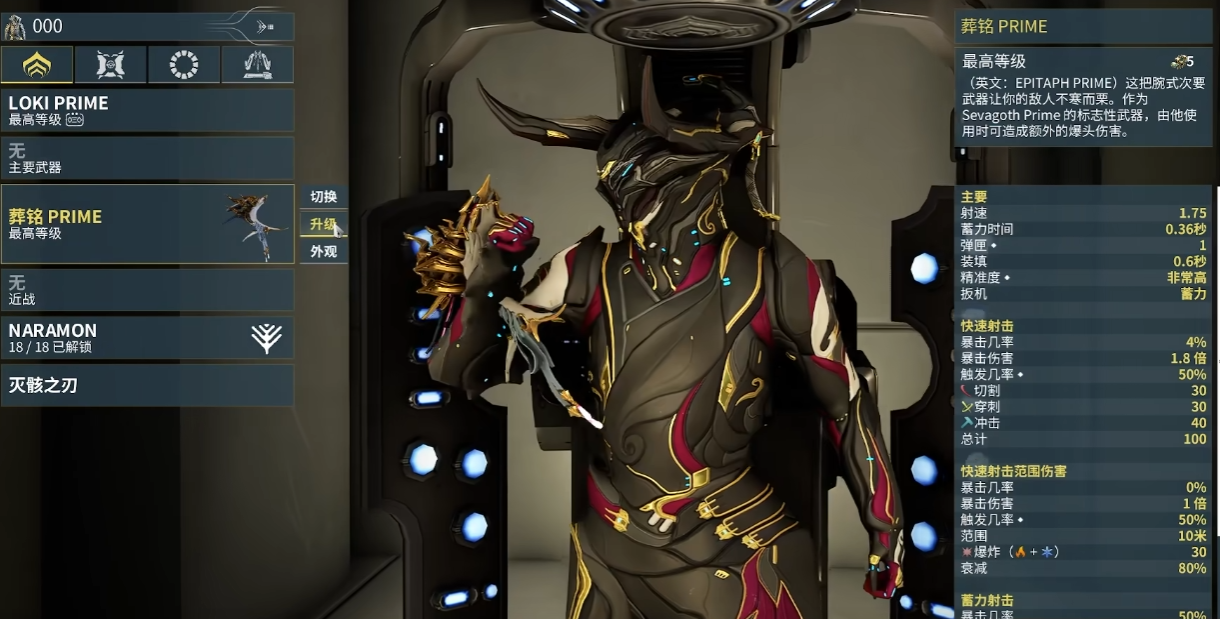Select the LOKI PRIME warframe slot
The image size is (1220, 619).
pyautogui.click(x=148, y=110)
